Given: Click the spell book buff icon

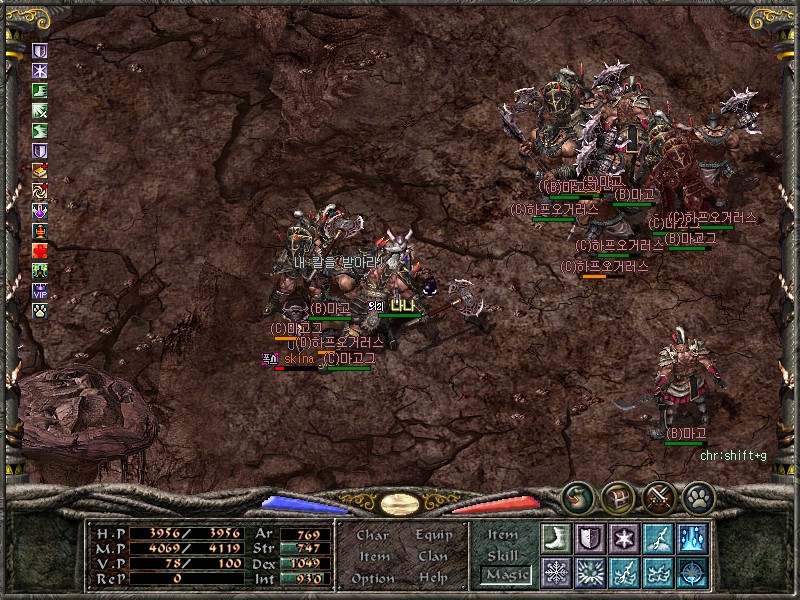Looking at the screenshot, I should pyautogui.click(x=40, y=171).
